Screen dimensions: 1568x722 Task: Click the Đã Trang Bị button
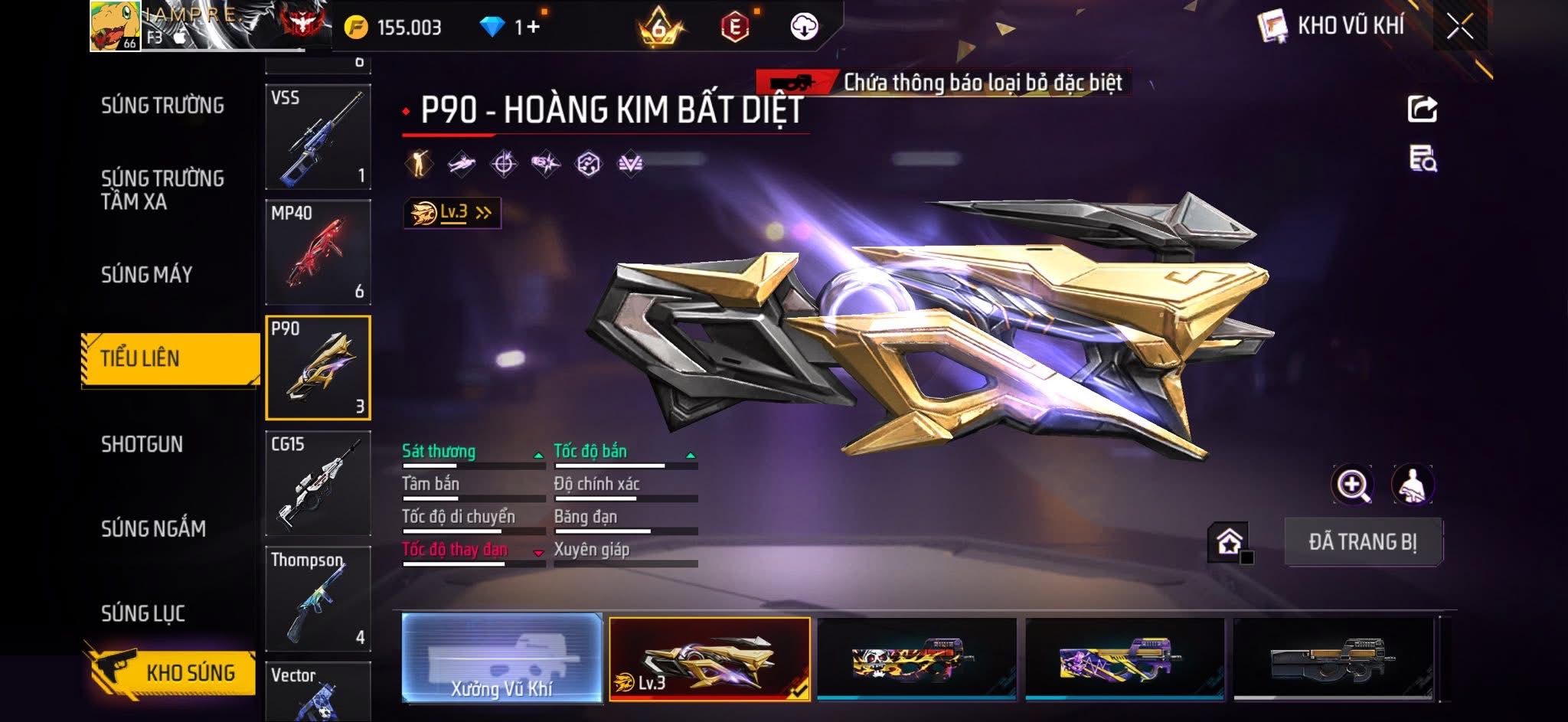point(1363,542)
